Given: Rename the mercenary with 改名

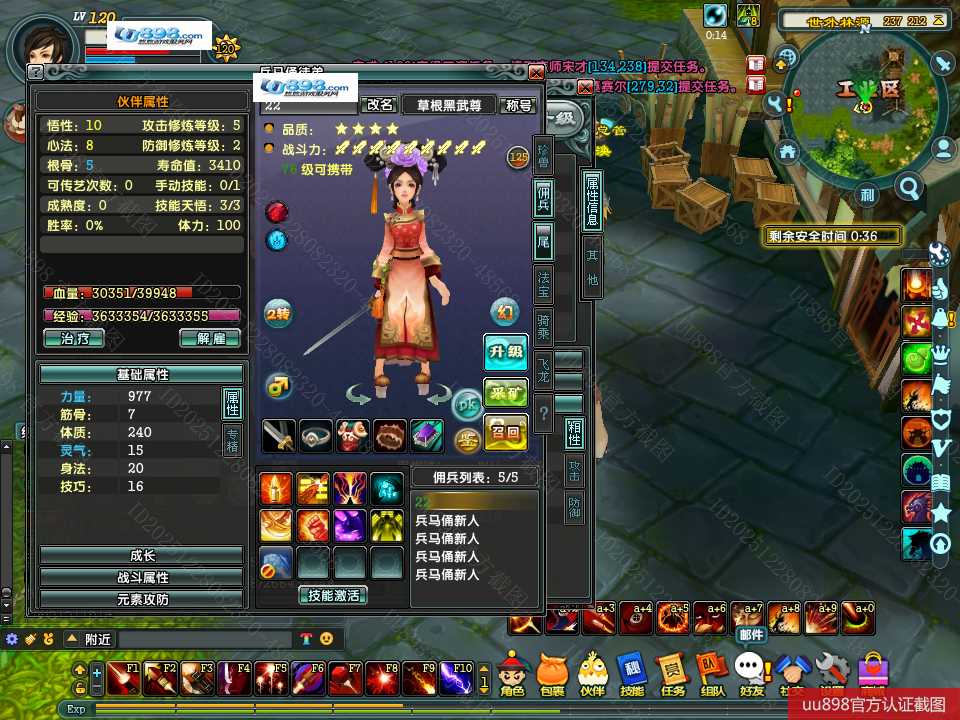Looking at the screenshot, I should pos(380,104).
